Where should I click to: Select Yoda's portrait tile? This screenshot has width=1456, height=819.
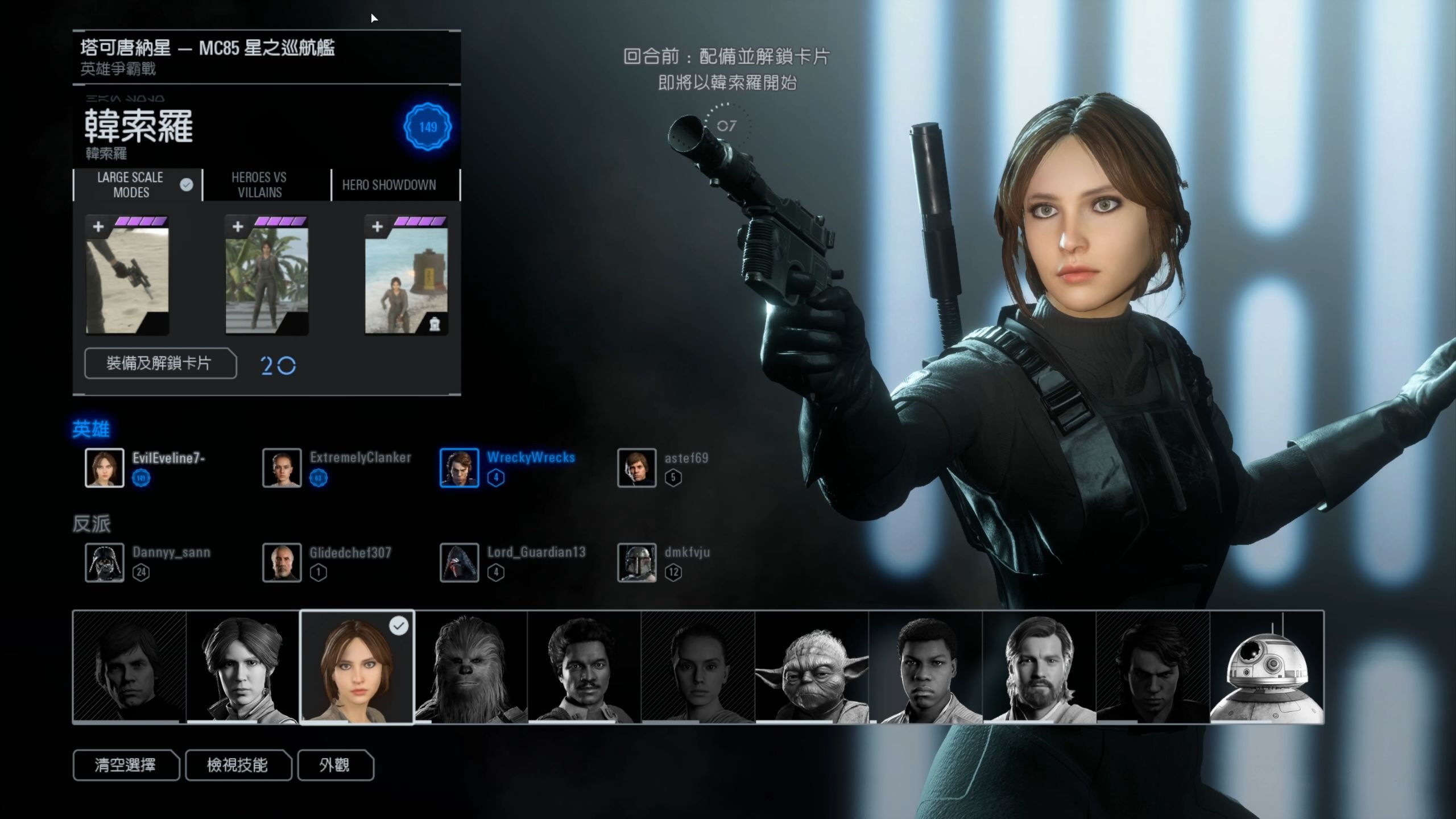point(812,667)
